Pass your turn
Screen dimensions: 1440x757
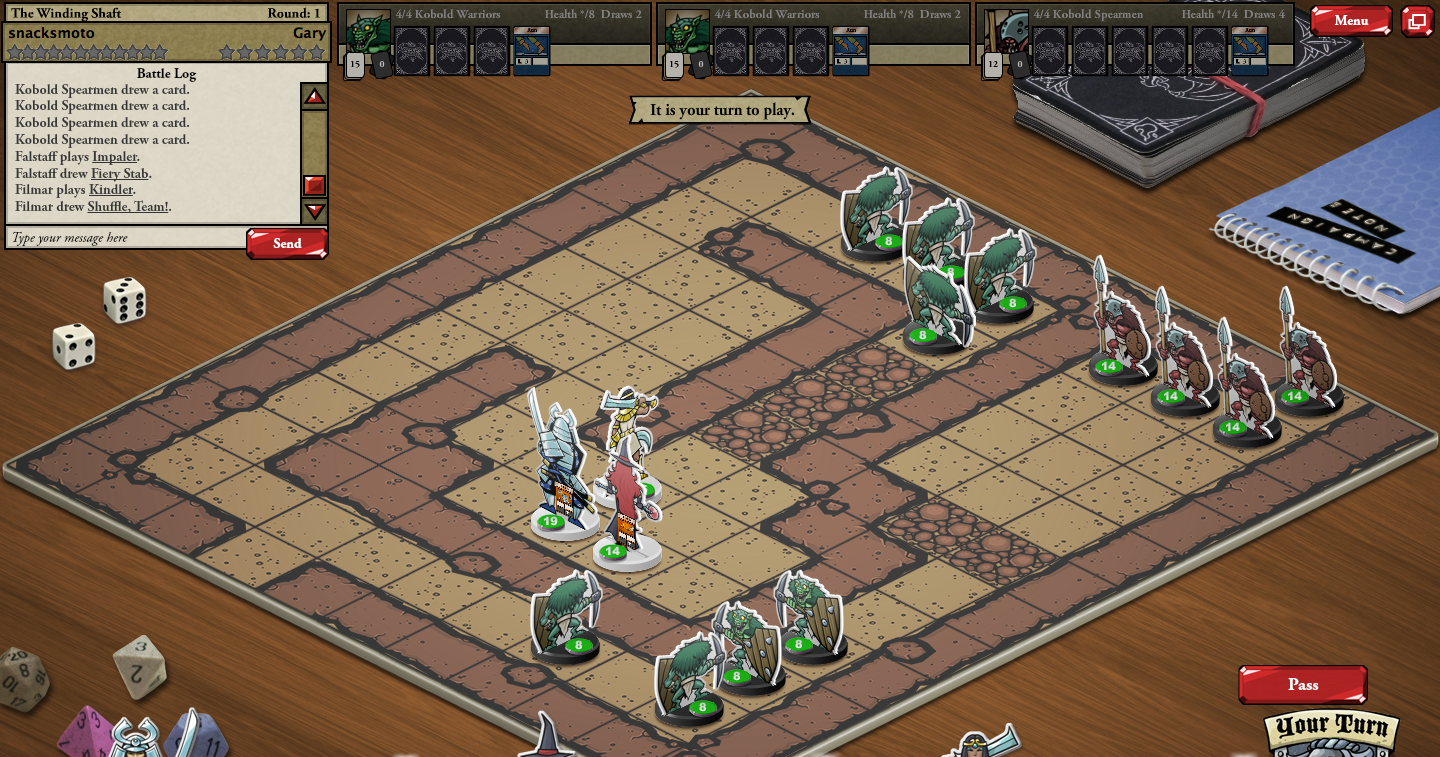click(1302, 685)
